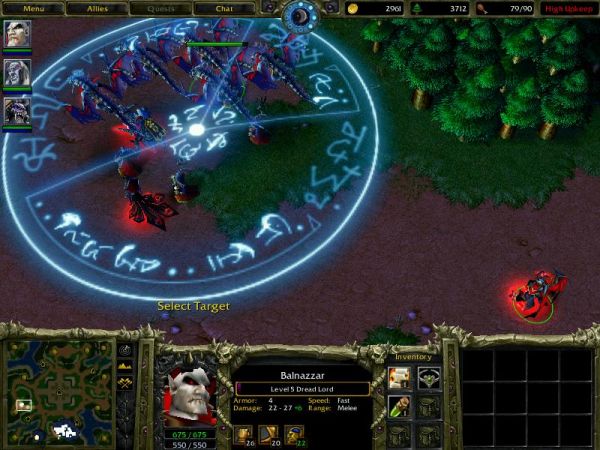Click the day/night clock indicator
The image size is (600, 450).
pos(300,15)
